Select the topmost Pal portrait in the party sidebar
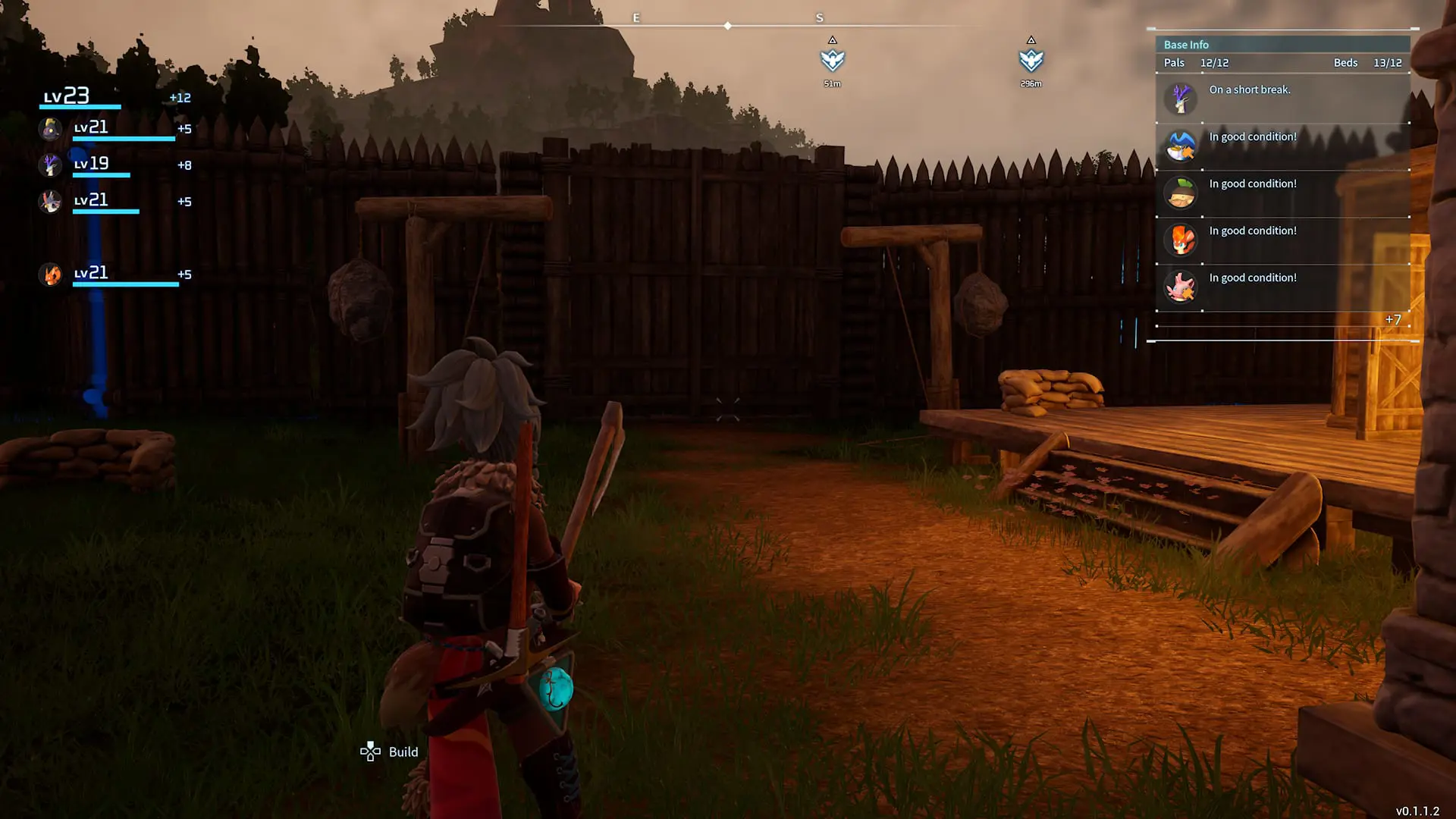Screen dimensions: 1456x819 50,129
